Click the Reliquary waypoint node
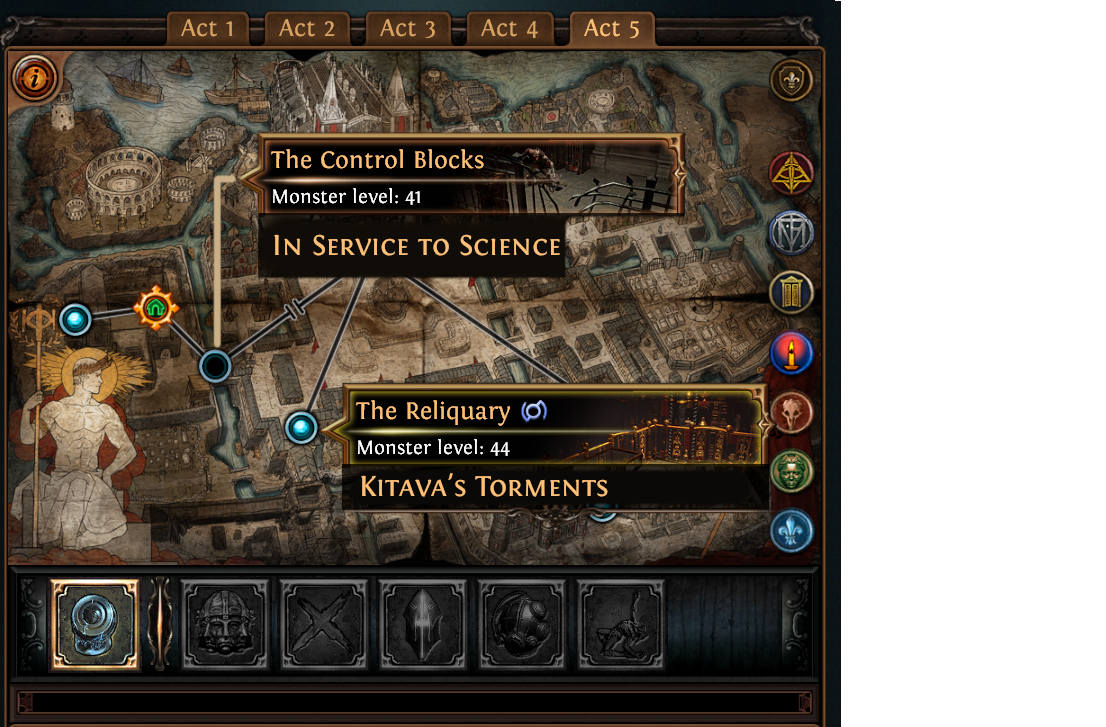The height and width of the screenshot is (727, 1106). click(301, 428)
